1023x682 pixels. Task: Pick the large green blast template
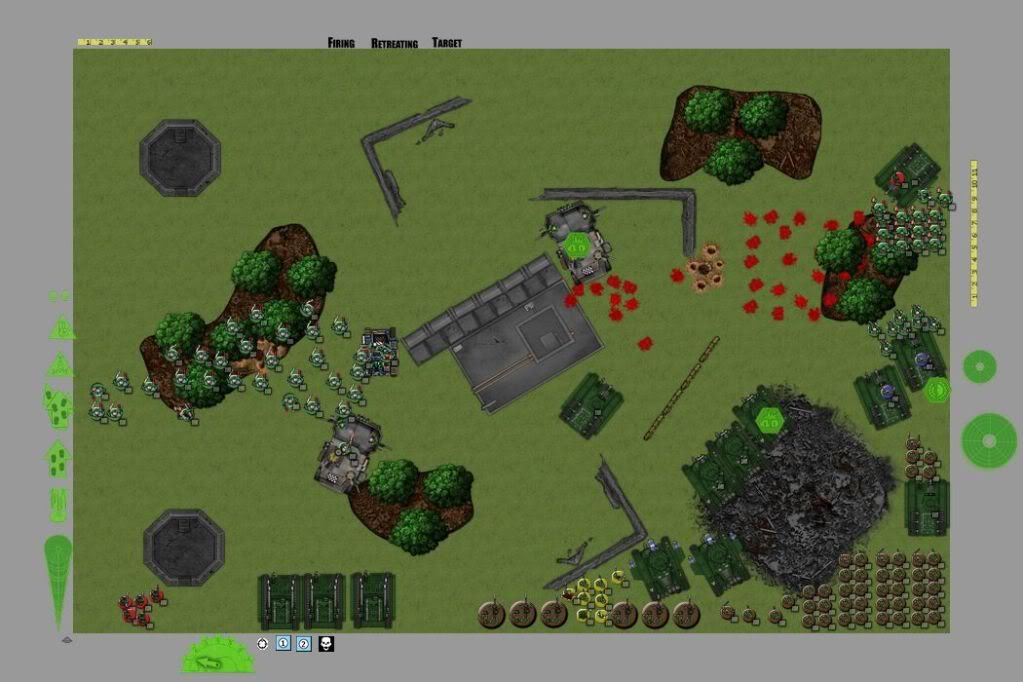989,441
